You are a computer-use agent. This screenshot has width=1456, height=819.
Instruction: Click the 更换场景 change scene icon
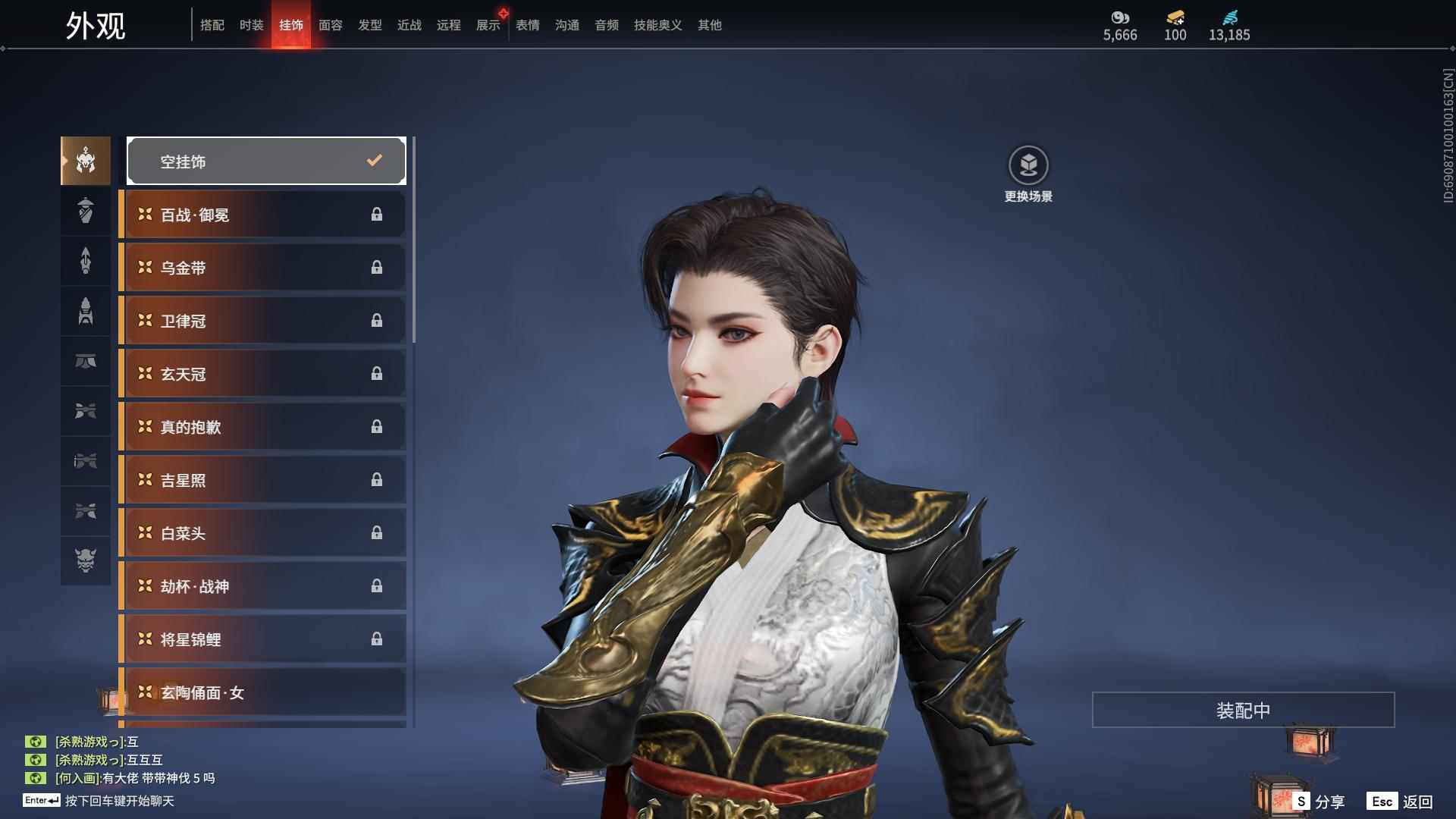[1028, 166]
